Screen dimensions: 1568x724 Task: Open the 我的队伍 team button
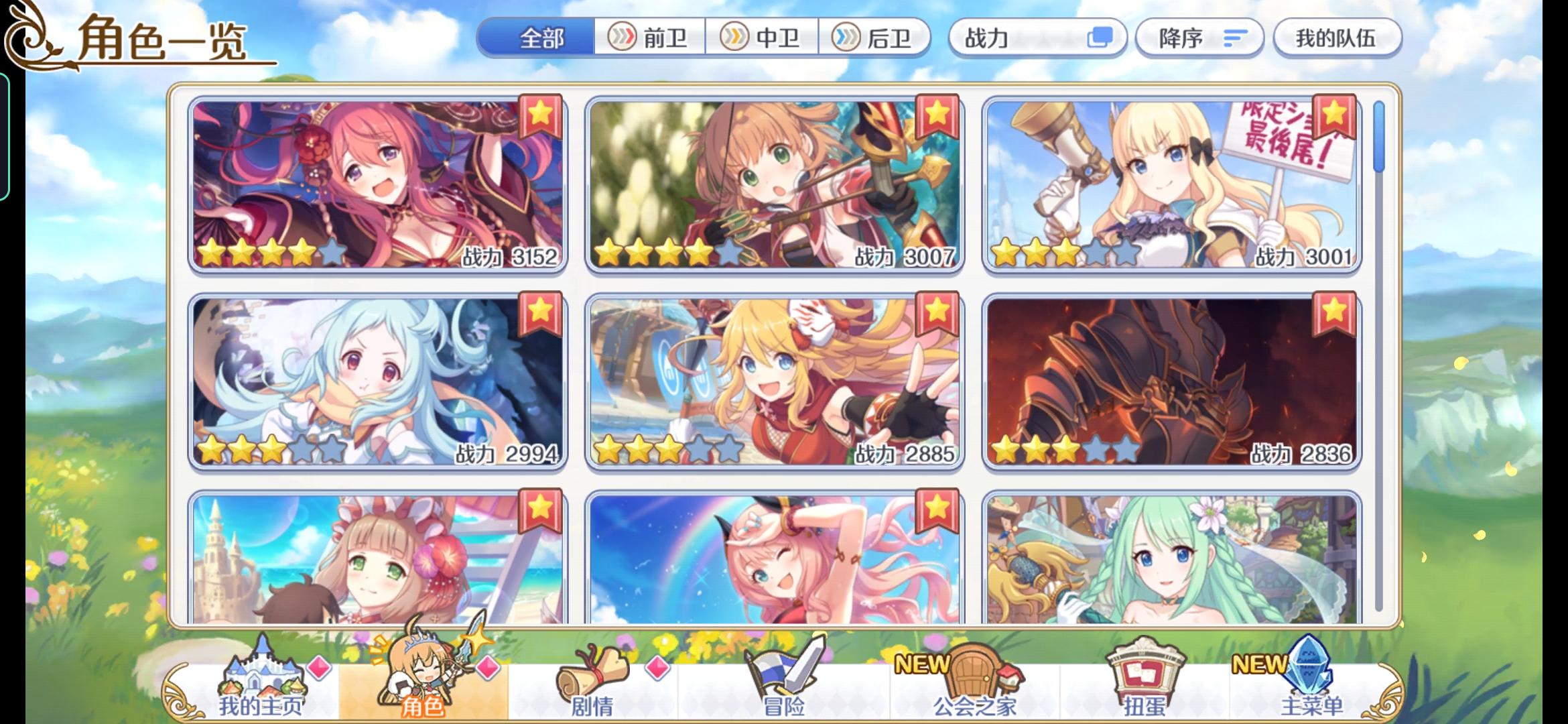click(x=1337, y=38)
